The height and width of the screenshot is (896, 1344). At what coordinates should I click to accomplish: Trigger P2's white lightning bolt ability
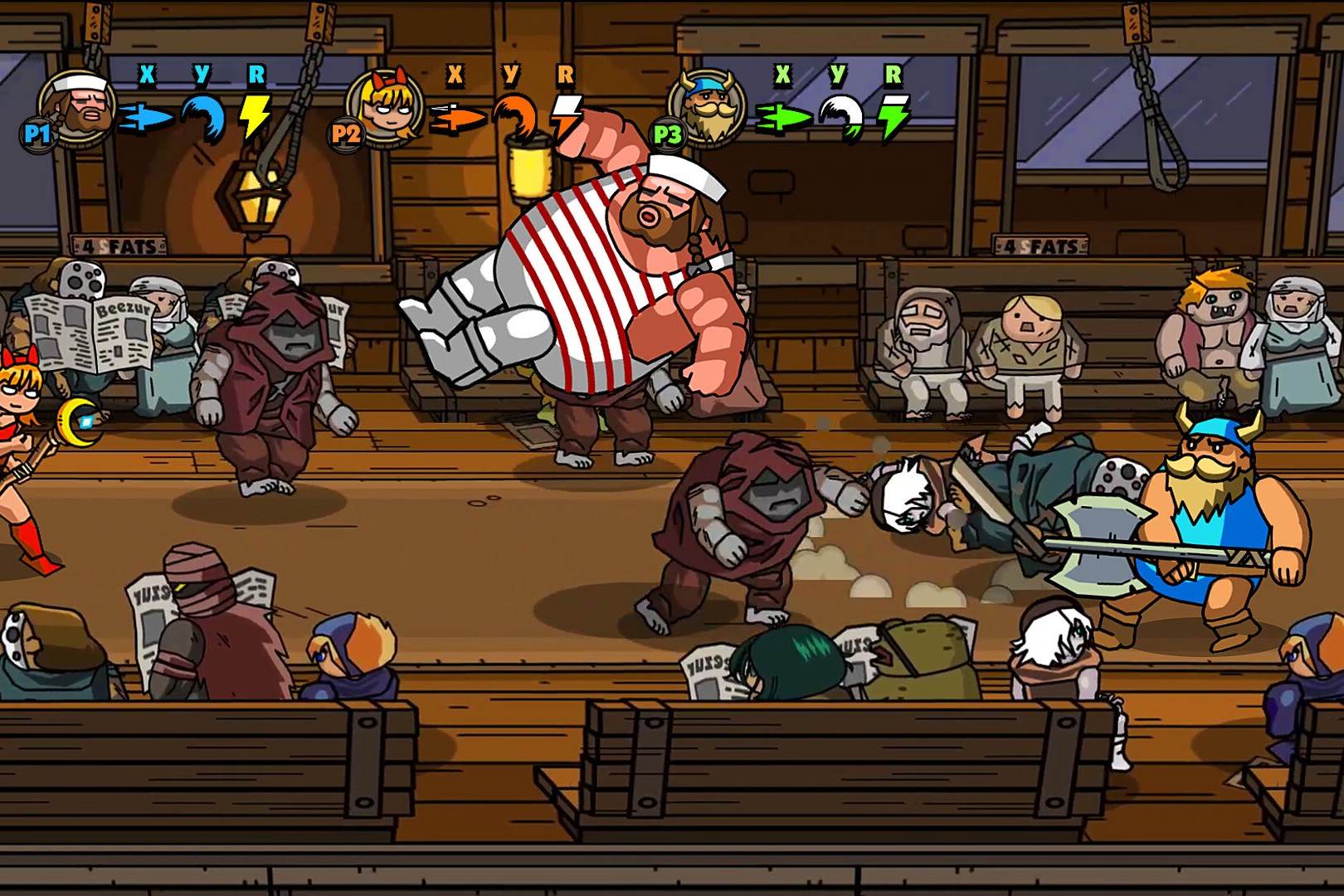567,116
